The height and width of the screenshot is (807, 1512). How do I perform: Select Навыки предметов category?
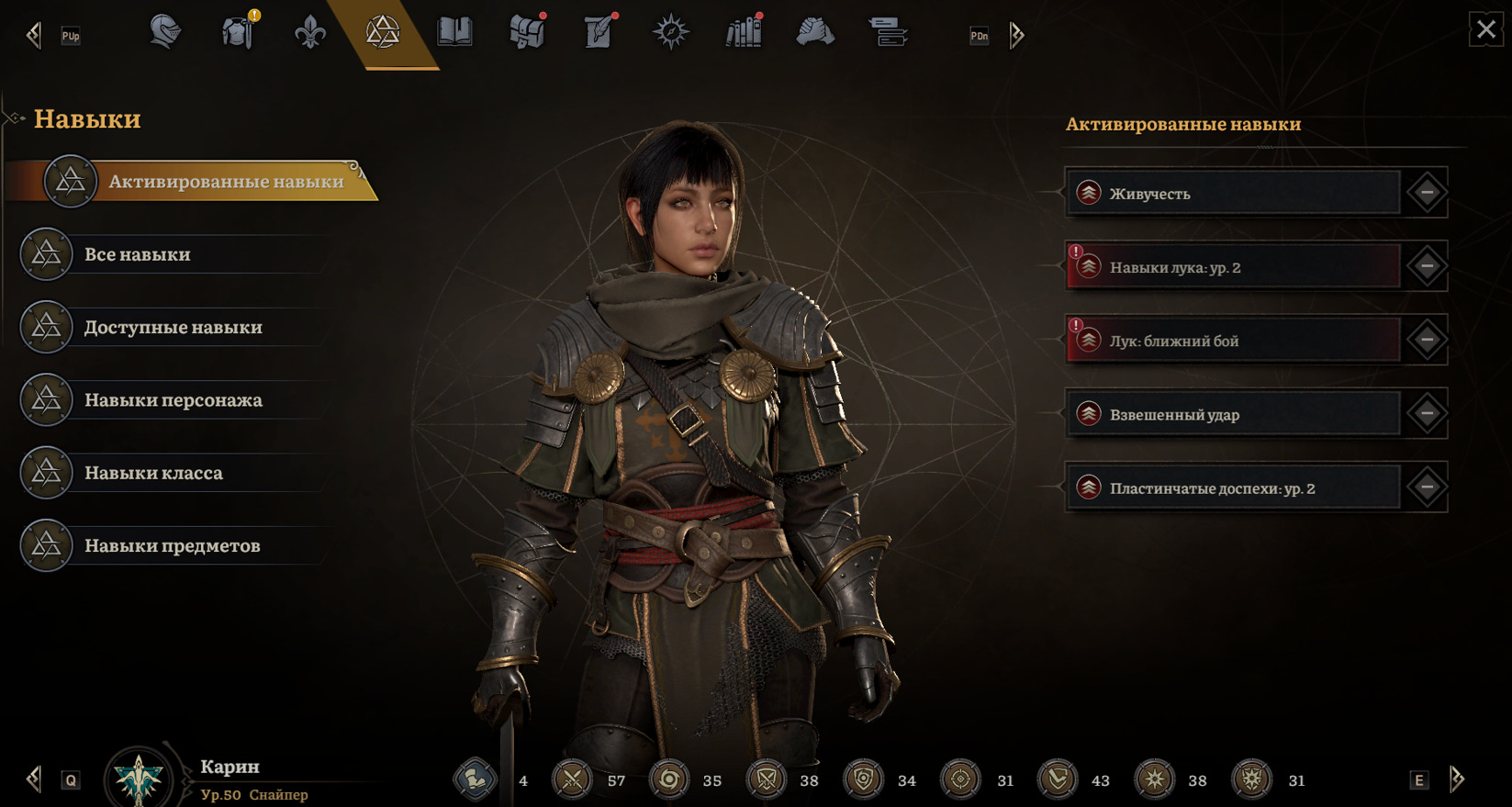click(172, 545)
